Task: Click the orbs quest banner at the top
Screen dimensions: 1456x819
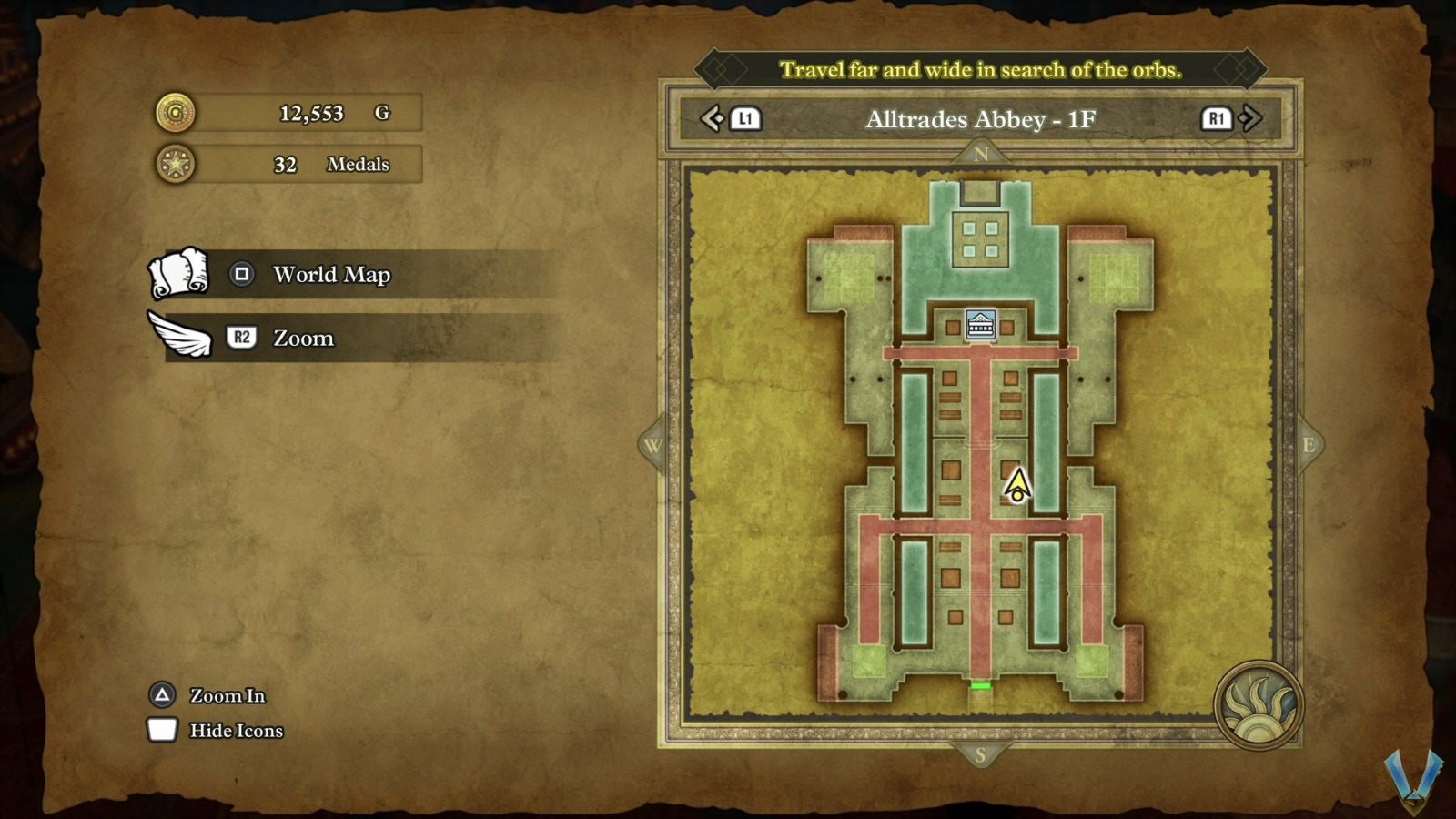Action: click(982, 66)
